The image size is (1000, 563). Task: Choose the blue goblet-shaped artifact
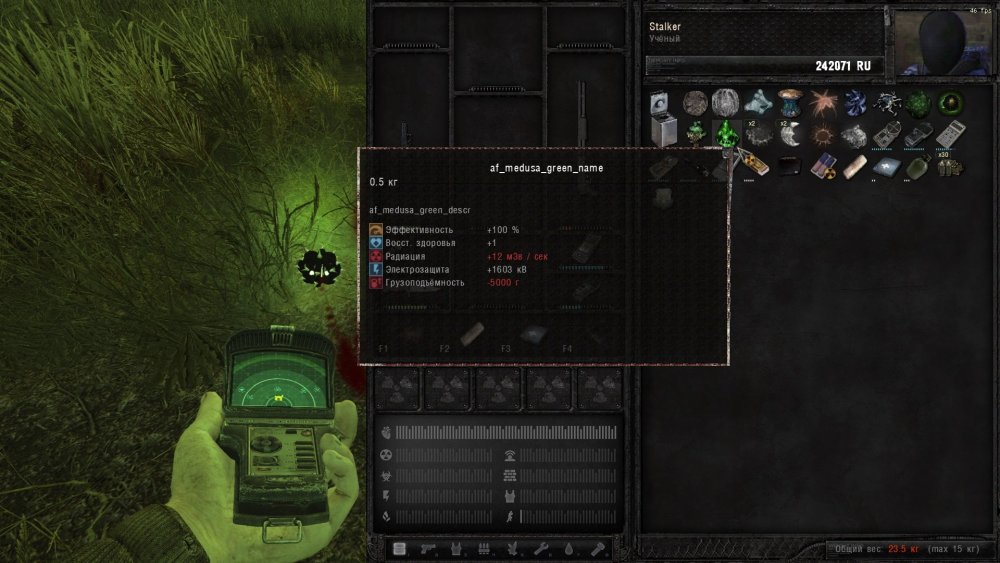coord(788,101)
